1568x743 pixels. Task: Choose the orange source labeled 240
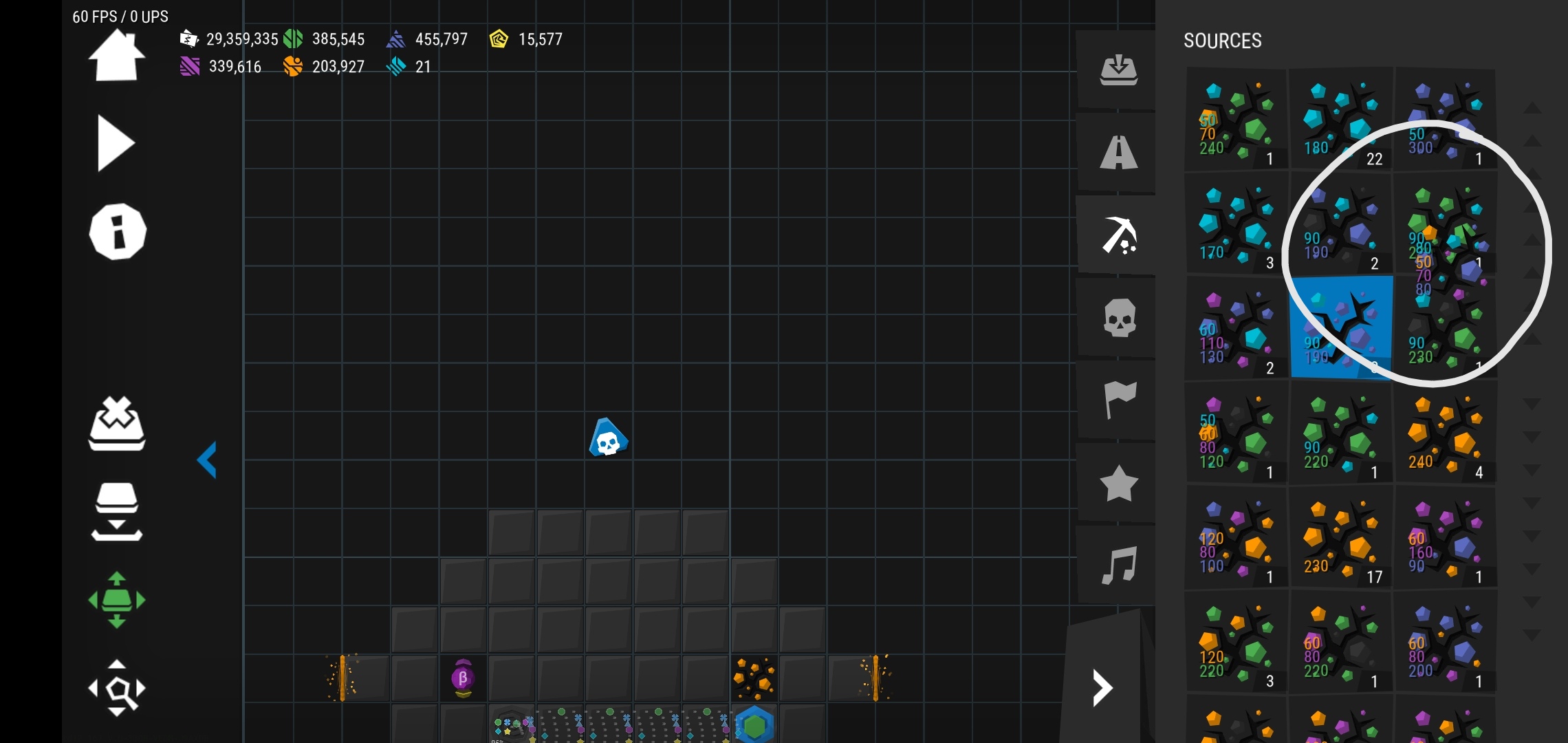click(x=1444, y=433)
